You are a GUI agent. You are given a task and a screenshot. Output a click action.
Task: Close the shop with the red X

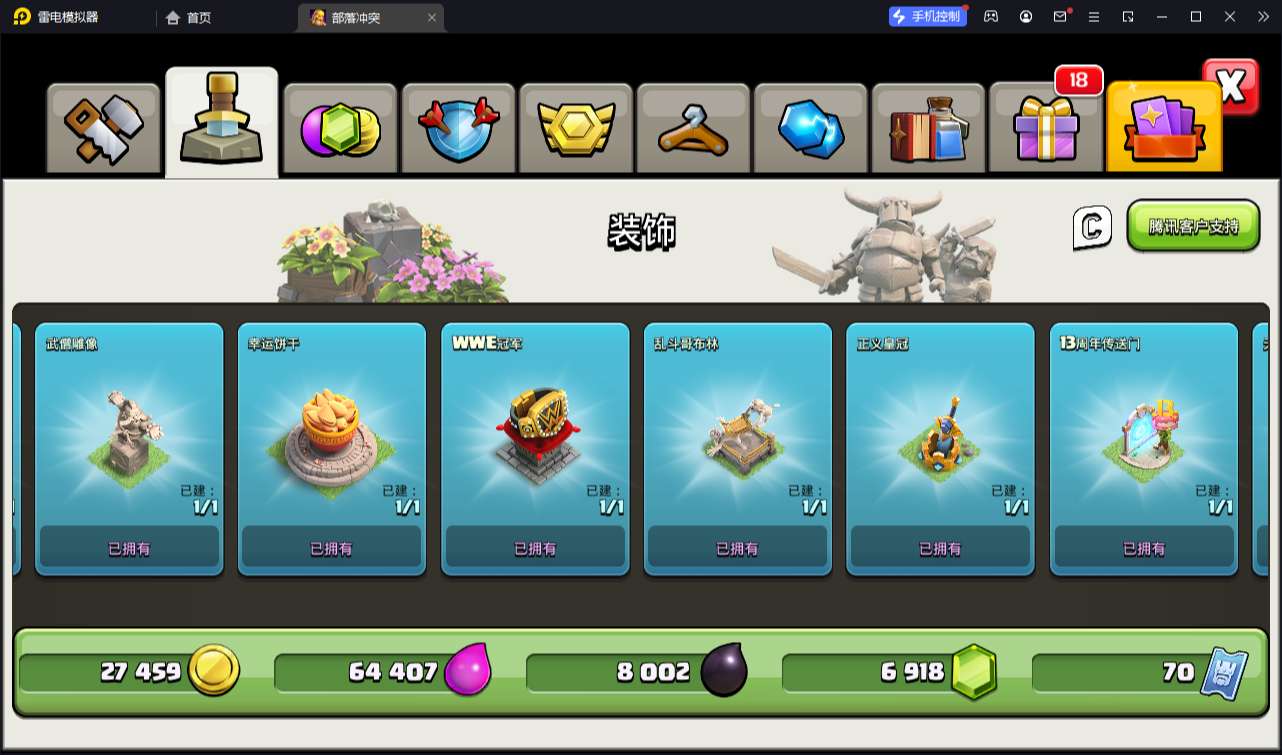tap(1231, 87)
